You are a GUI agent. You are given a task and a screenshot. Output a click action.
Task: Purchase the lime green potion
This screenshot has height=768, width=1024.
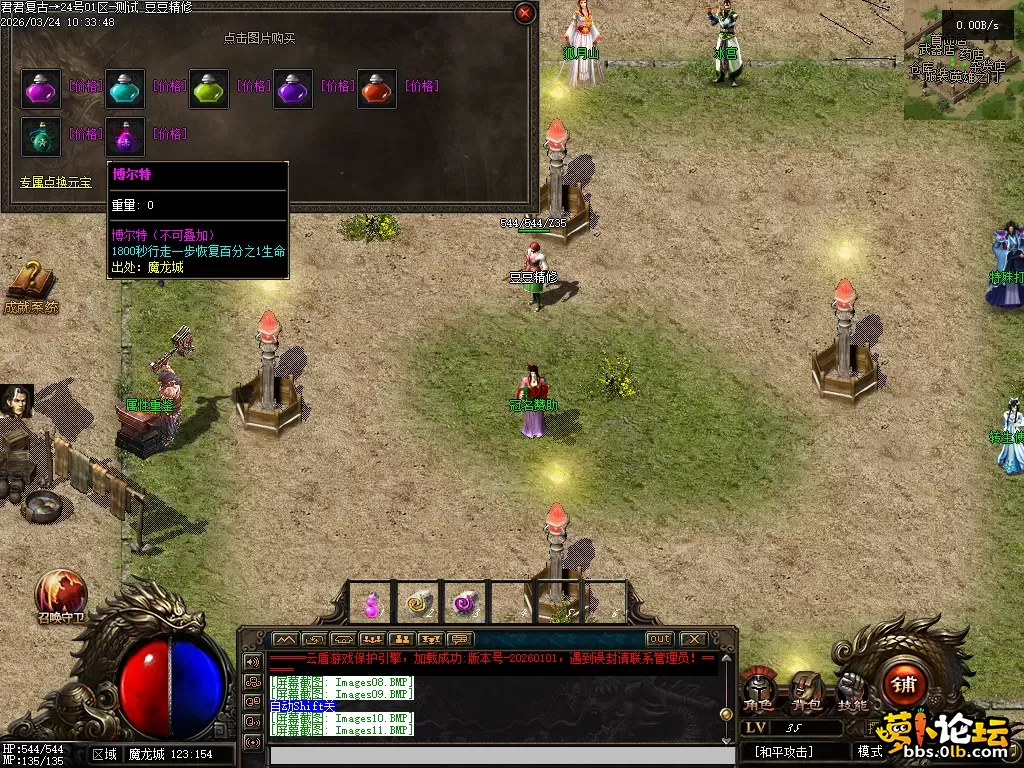(209, 89)
